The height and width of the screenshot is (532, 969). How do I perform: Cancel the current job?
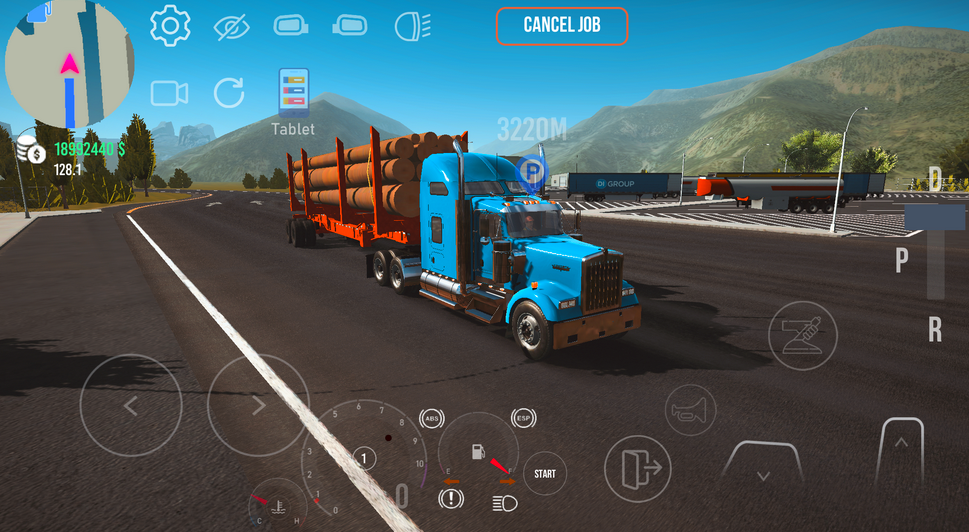coord(562,26)
